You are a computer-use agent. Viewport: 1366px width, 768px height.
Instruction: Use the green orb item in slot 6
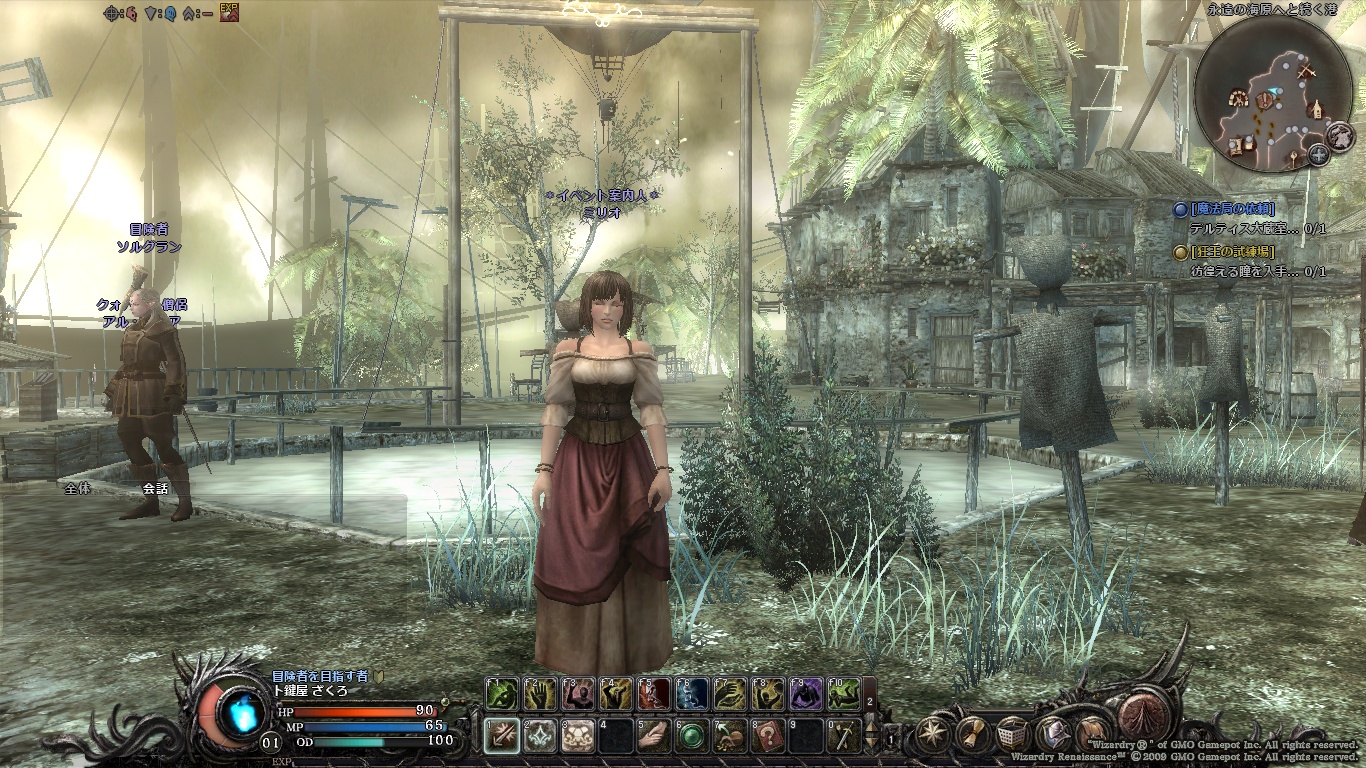(691, 736)
